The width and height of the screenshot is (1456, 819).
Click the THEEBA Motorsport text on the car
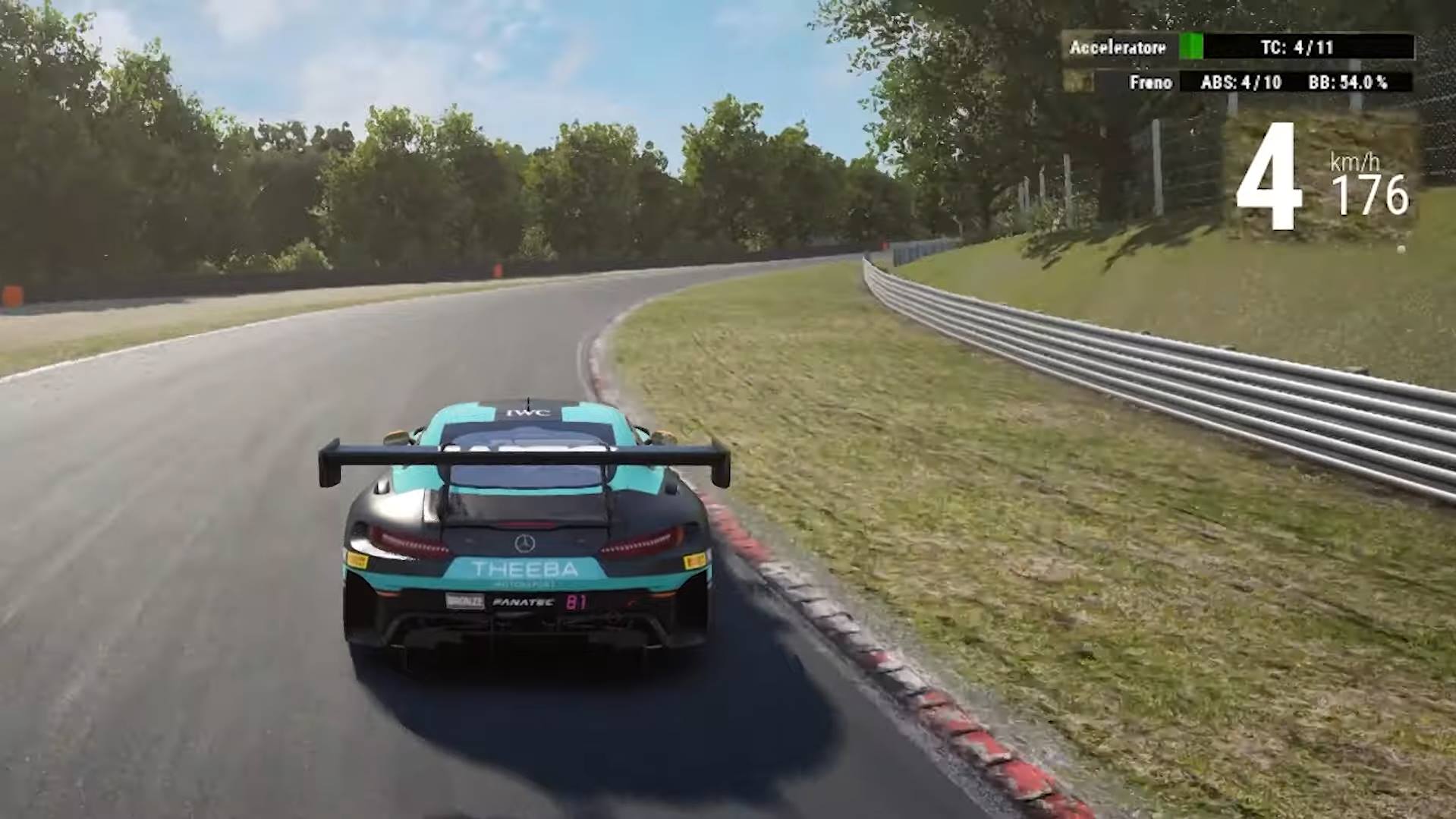pyautogui.click(x=524, y=569)
